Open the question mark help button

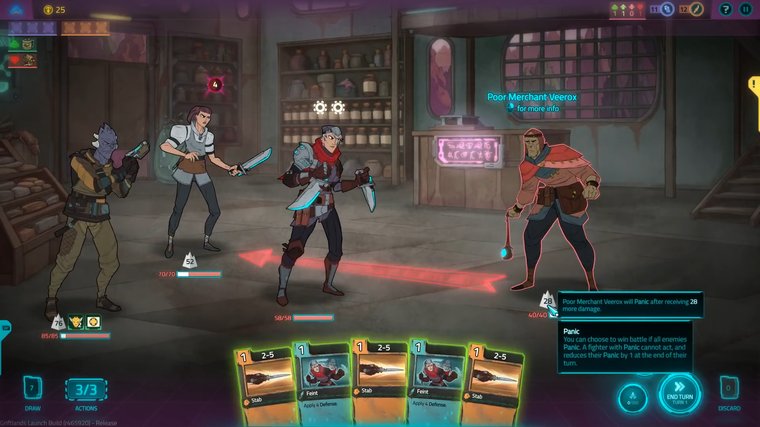point(723,9)
